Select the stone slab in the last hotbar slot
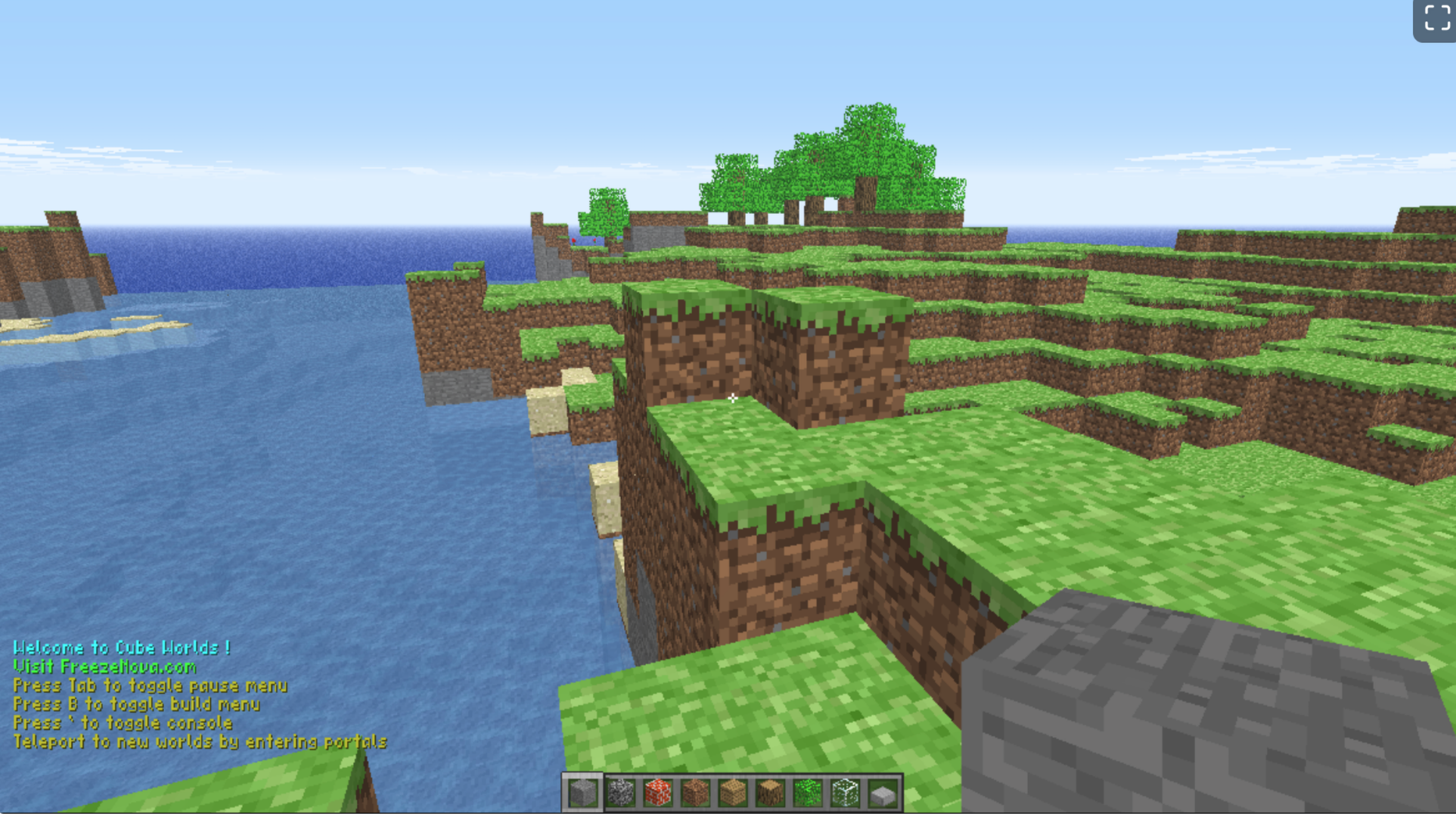1456x814 pixels. pos(882,794)
